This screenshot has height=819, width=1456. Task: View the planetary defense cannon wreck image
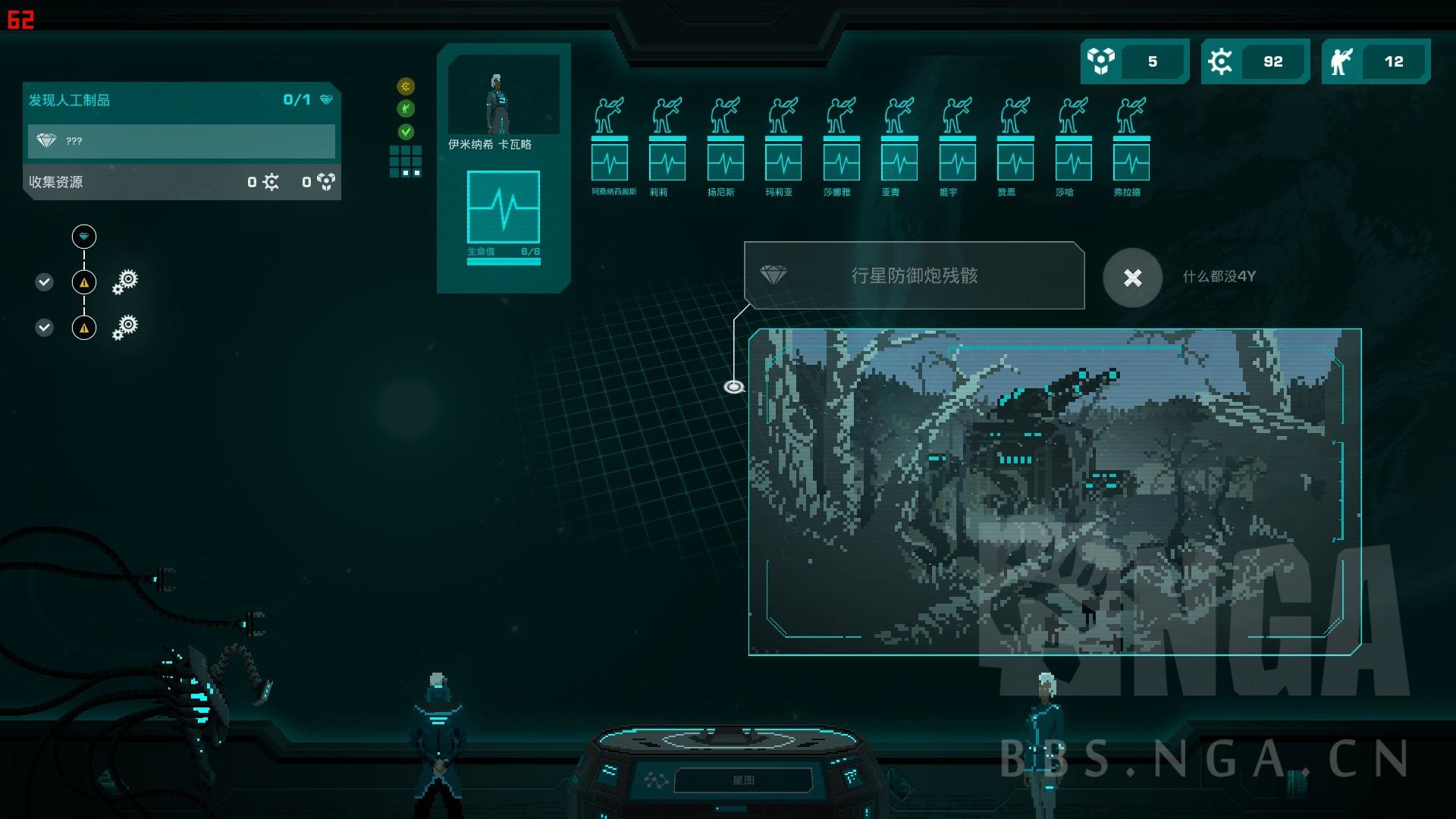1054,491
